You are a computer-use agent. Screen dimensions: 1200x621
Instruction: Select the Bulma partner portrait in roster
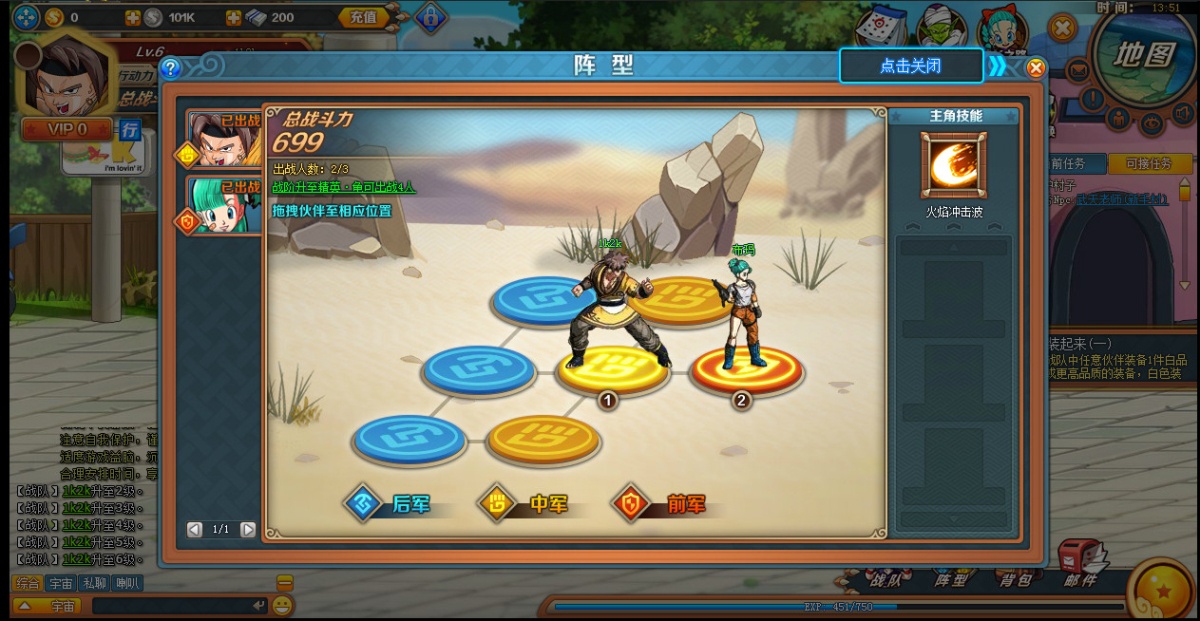pyautogui.click(x=221, y=205)
